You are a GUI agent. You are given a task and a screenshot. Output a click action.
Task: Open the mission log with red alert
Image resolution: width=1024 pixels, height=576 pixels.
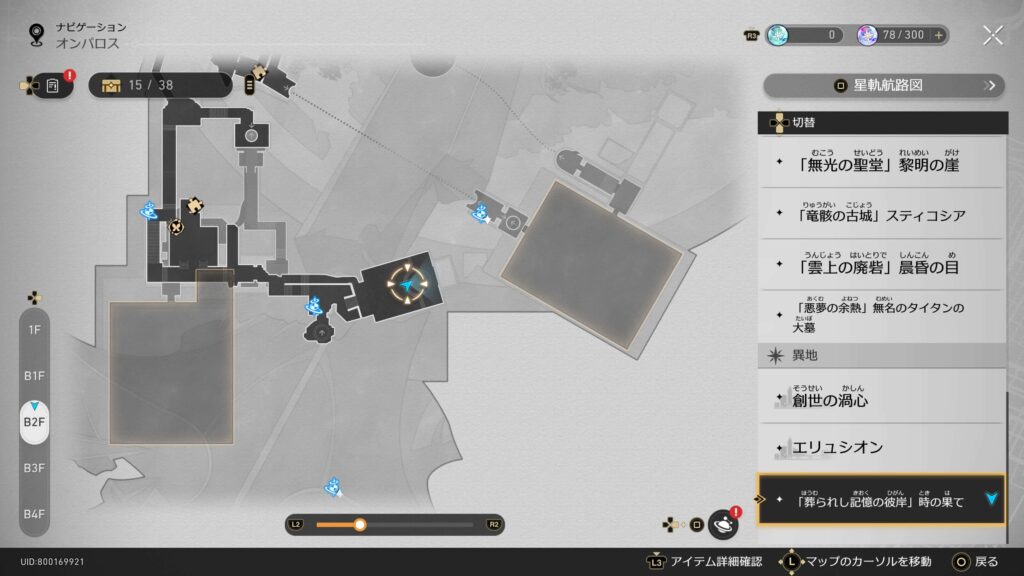[x=53, y=86]
